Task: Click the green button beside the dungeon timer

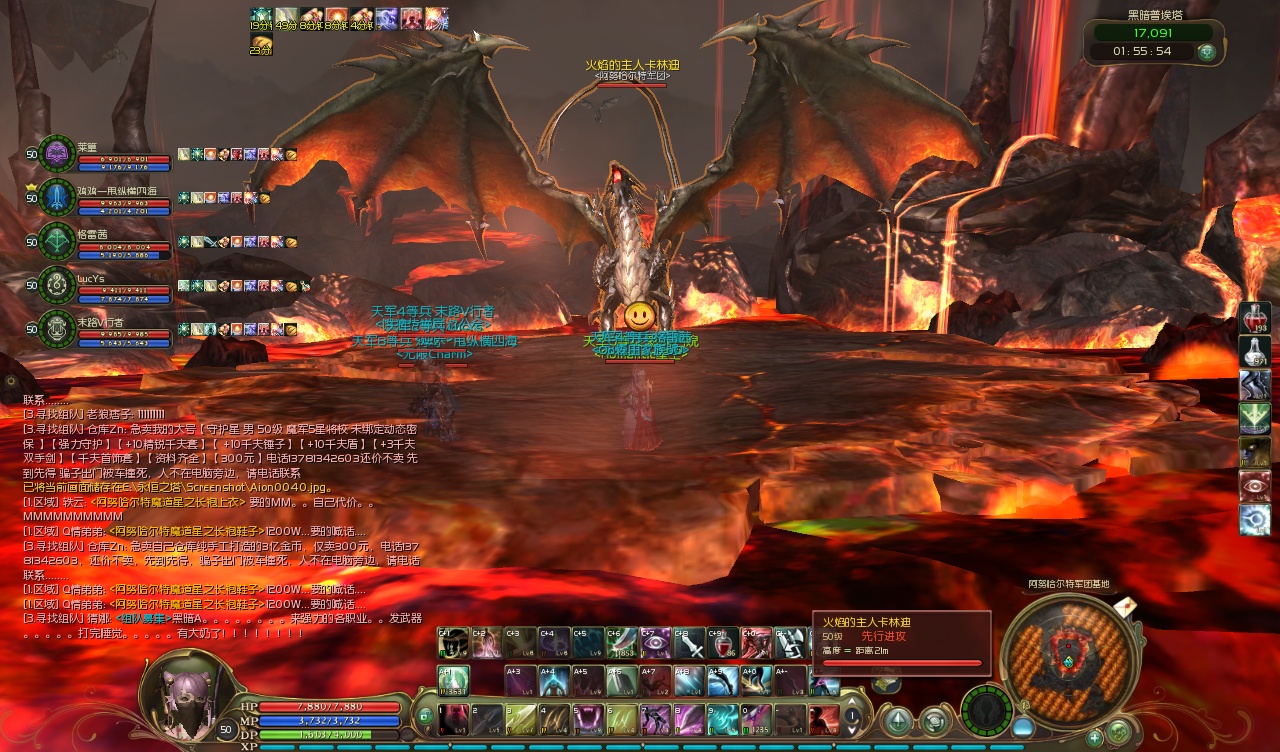Action: tap(1207, 51)
